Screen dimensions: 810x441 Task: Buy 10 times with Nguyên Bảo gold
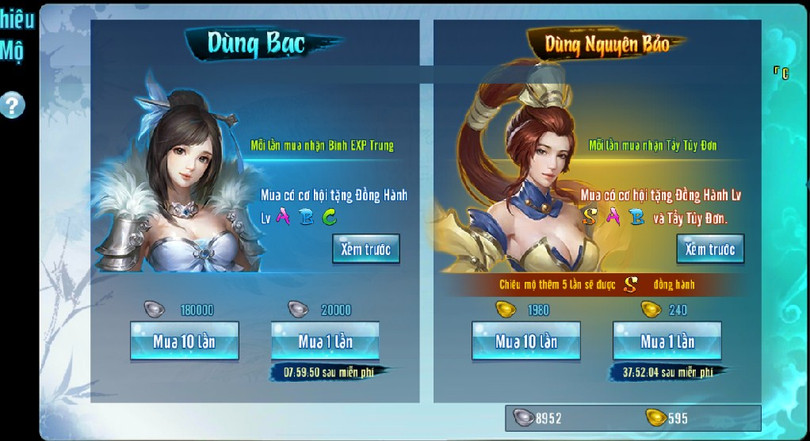coord(526,342)
